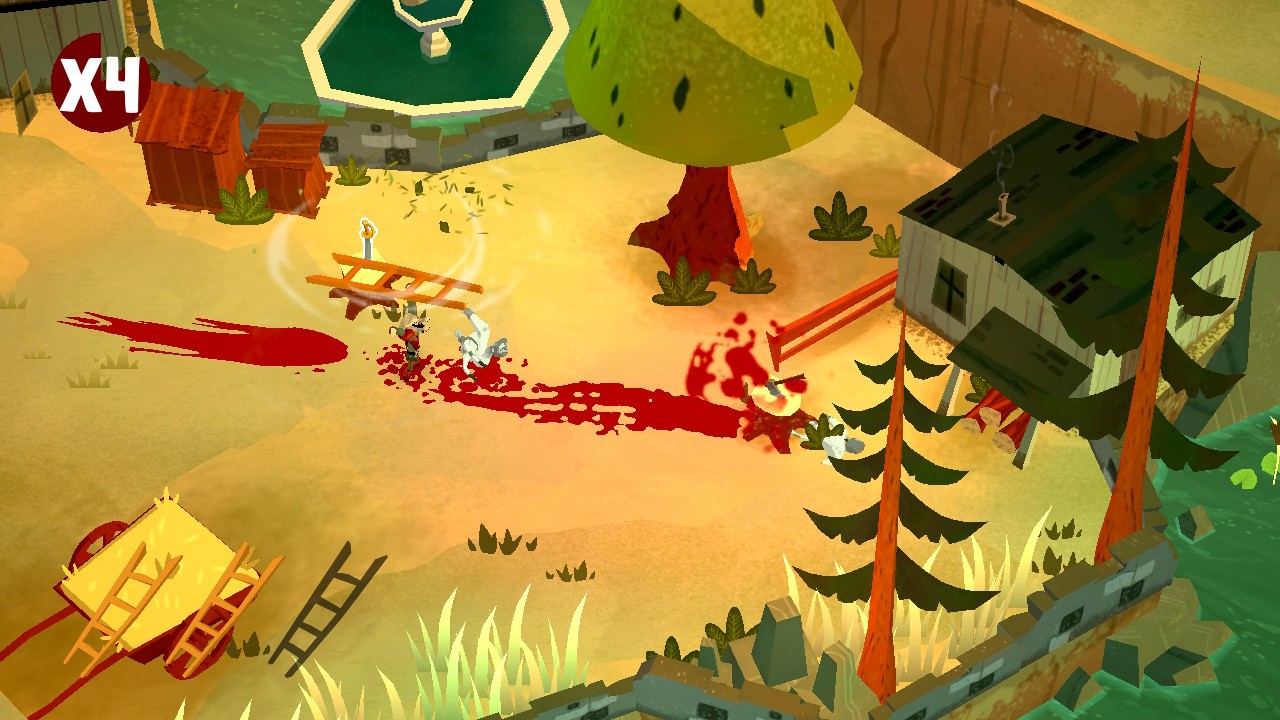Click the window on the wooden house
The width and height of the screenshot is (1280, 720).
click(x=948, y=290)
